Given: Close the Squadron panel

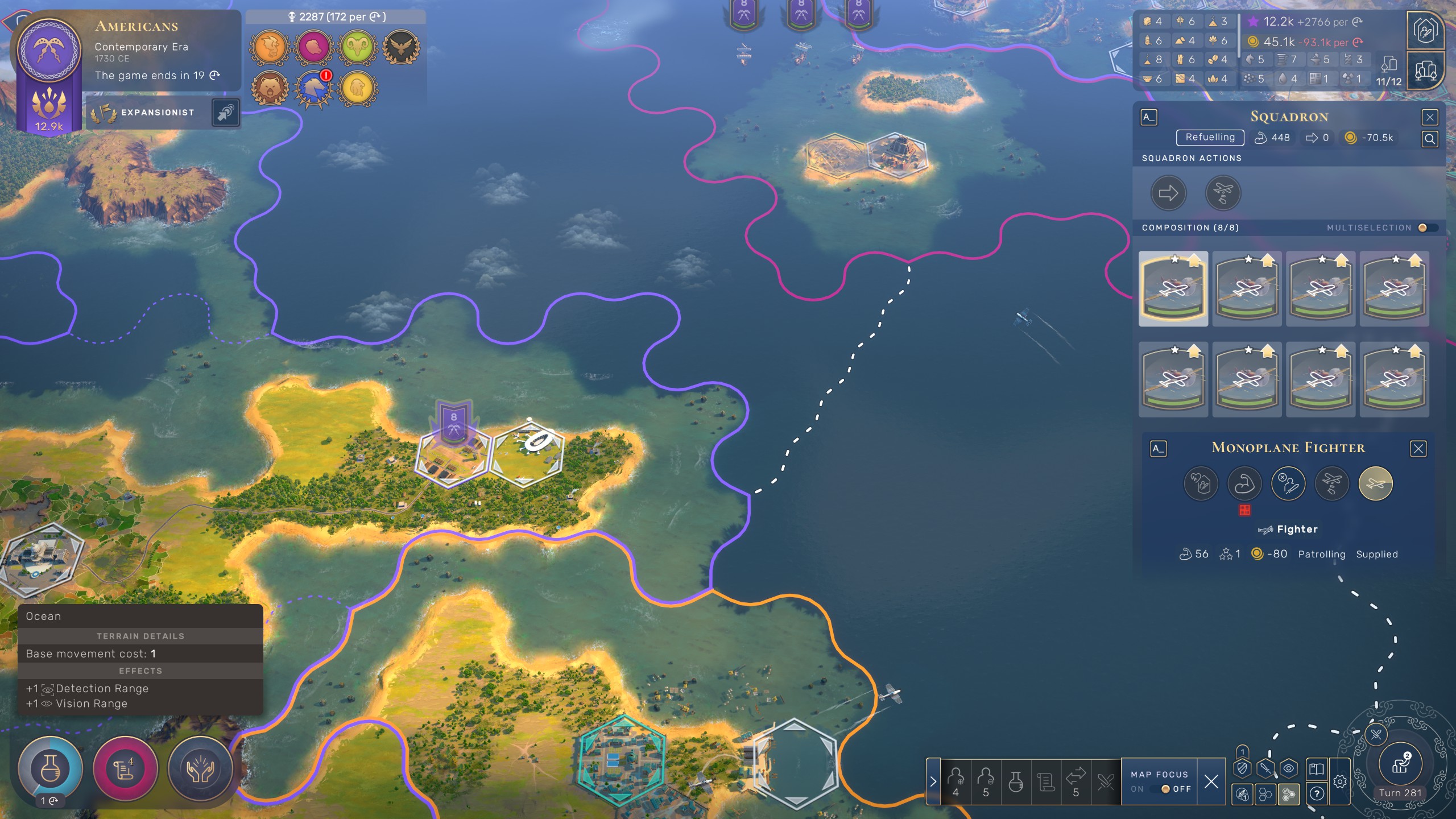Looking at the screenshot, I should tap(1430, 117).
